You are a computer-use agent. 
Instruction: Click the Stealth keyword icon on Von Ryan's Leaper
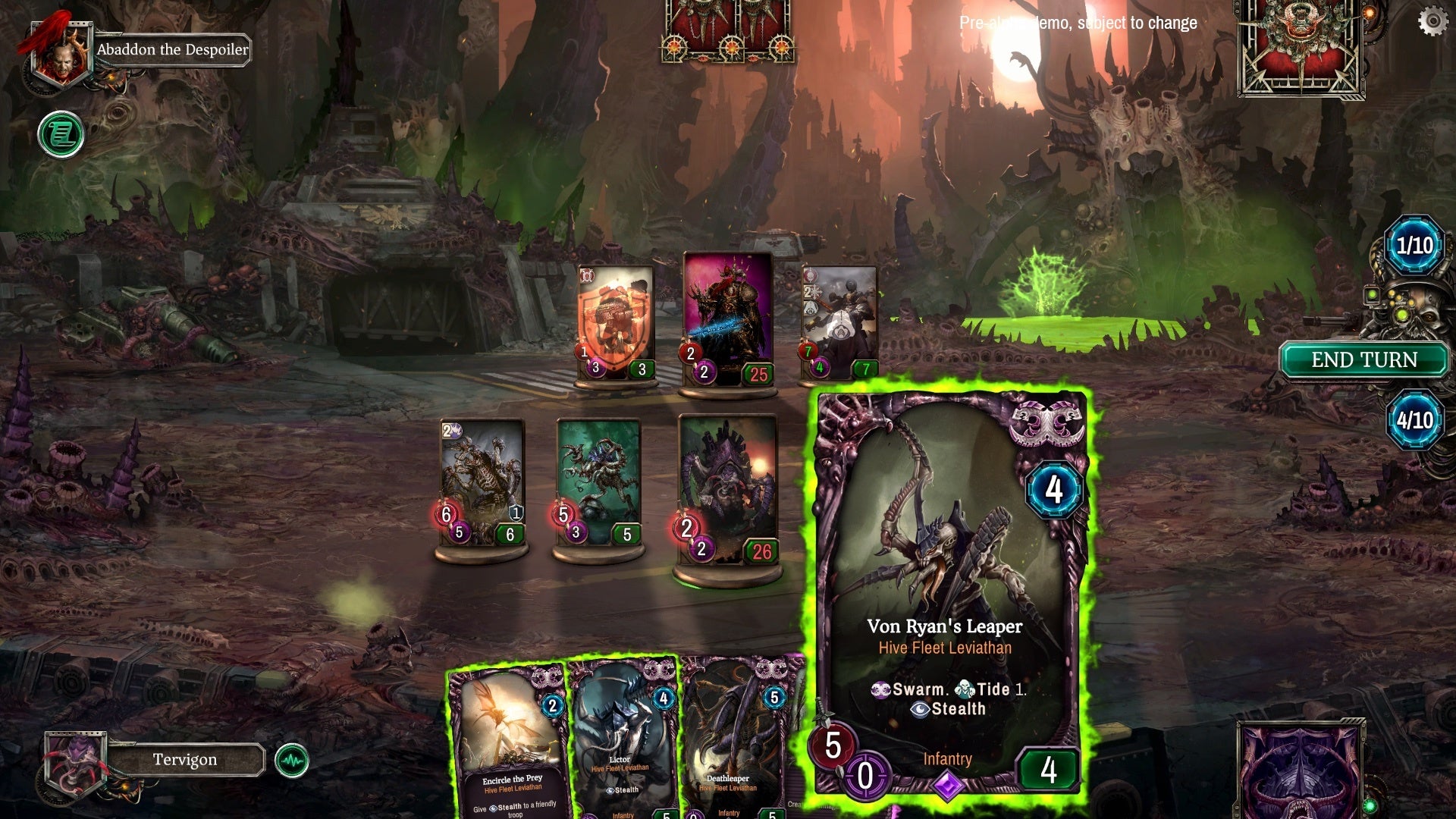coord(920,709)
